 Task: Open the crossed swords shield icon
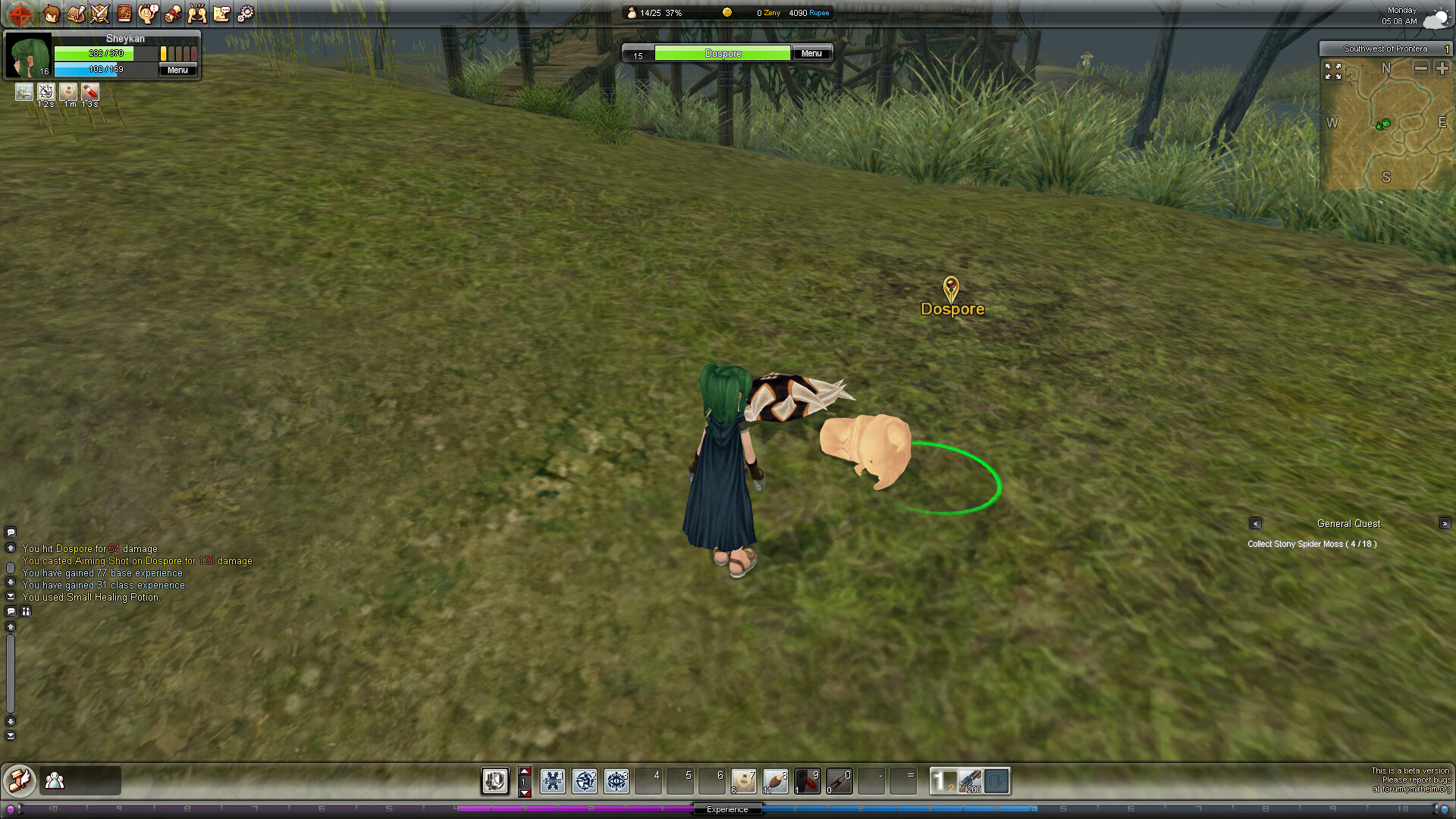(x=100, y=14)
